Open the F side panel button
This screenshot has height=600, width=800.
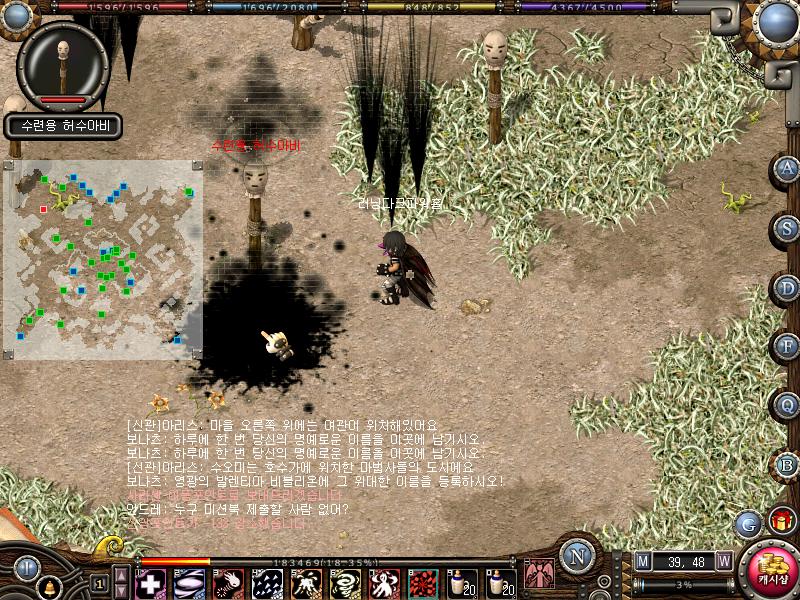pos(788,346)
